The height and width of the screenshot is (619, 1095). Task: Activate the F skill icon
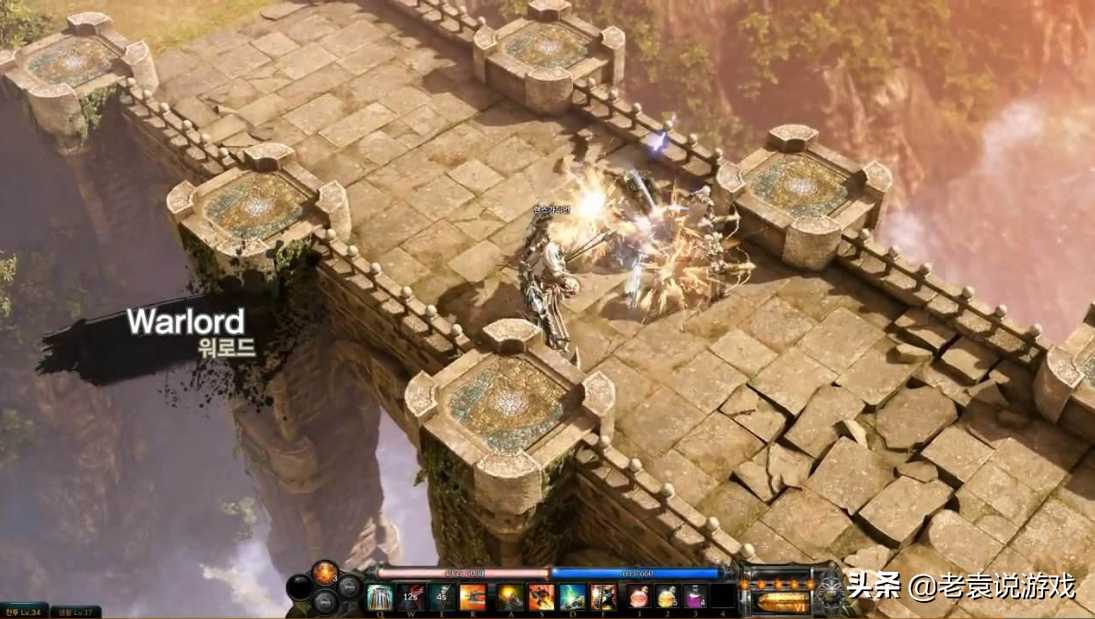coord(603,597)
